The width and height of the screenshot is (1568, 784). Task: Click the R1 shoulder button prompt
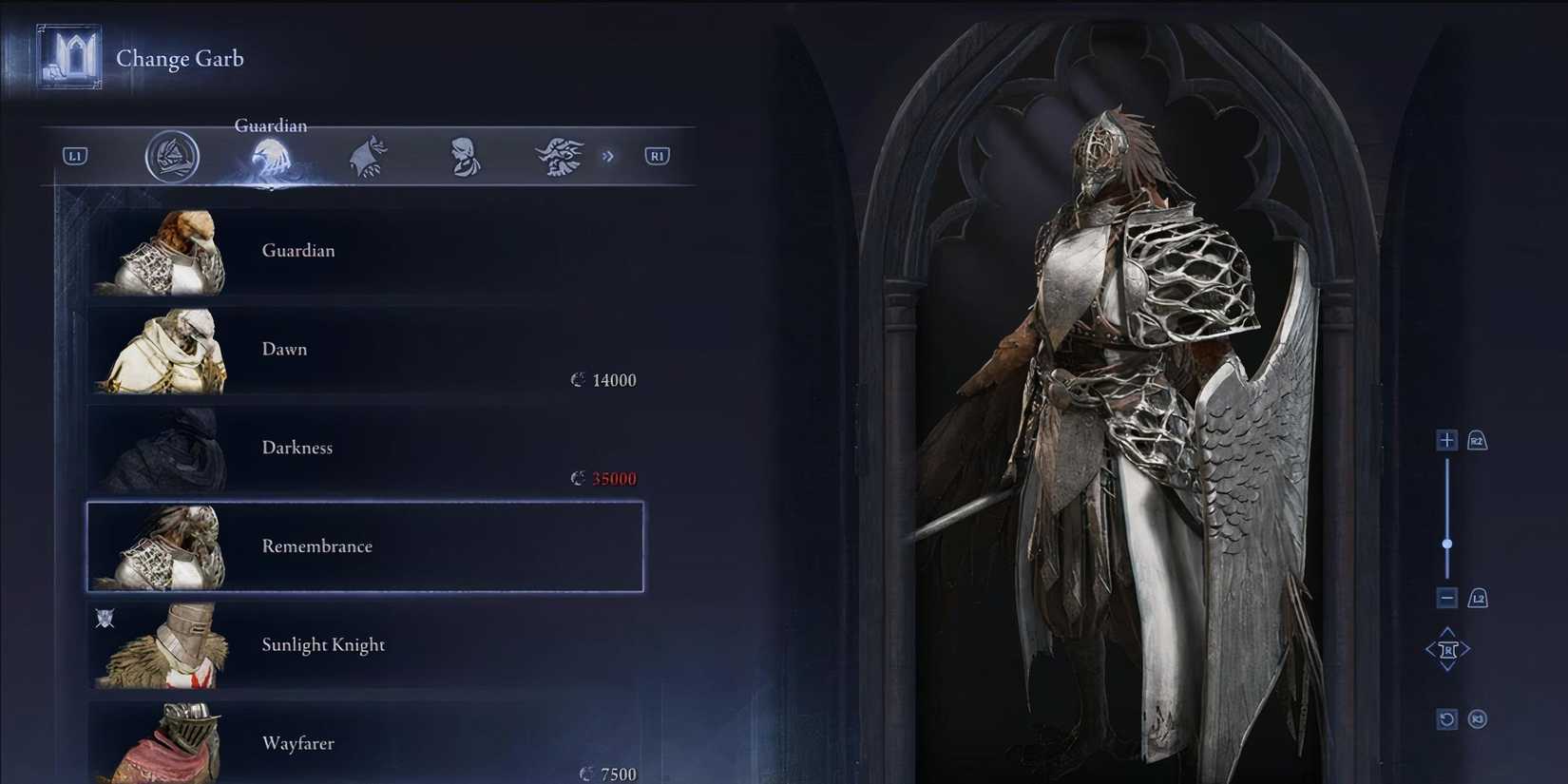pyautogui.click(x=656, y=155)
